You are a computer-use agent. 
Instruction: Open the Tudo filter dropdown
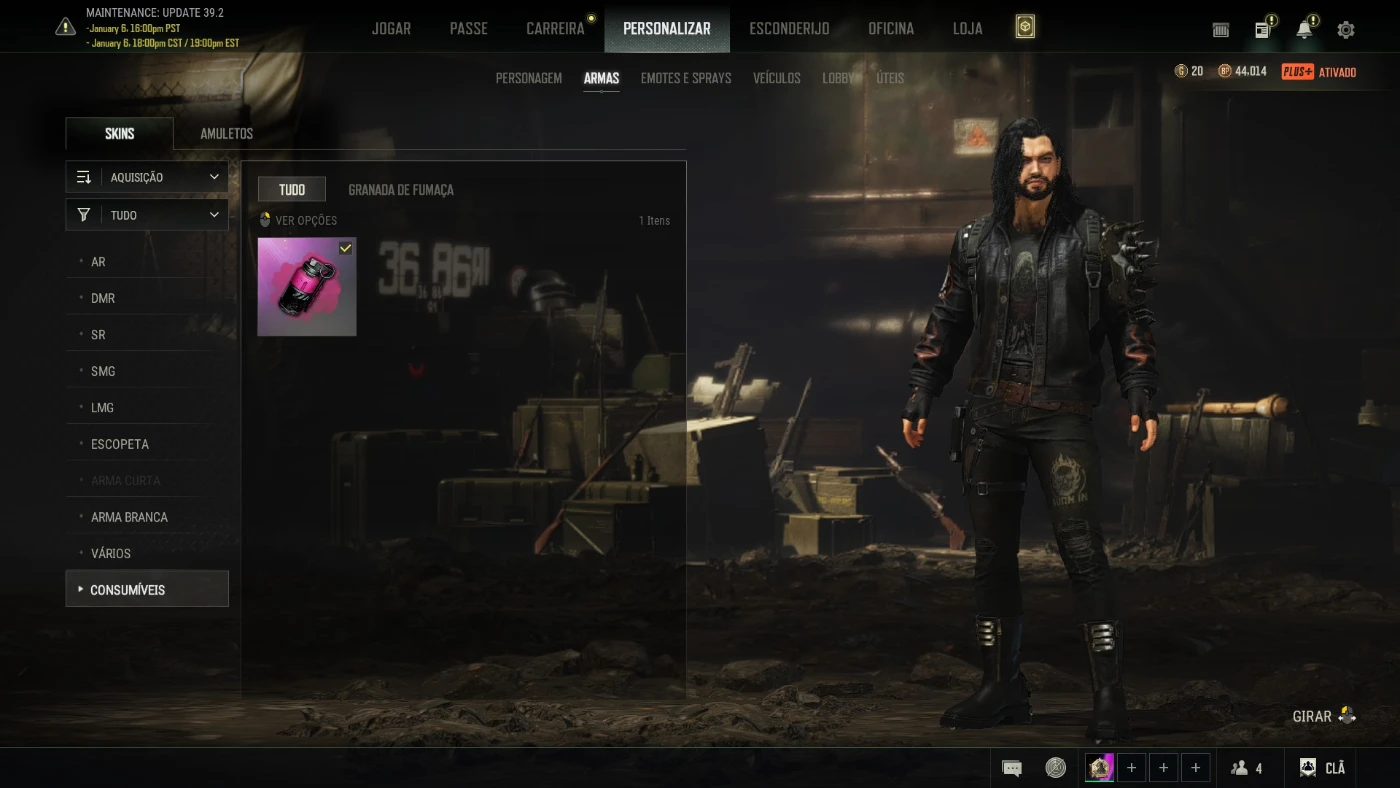[147, 215]
